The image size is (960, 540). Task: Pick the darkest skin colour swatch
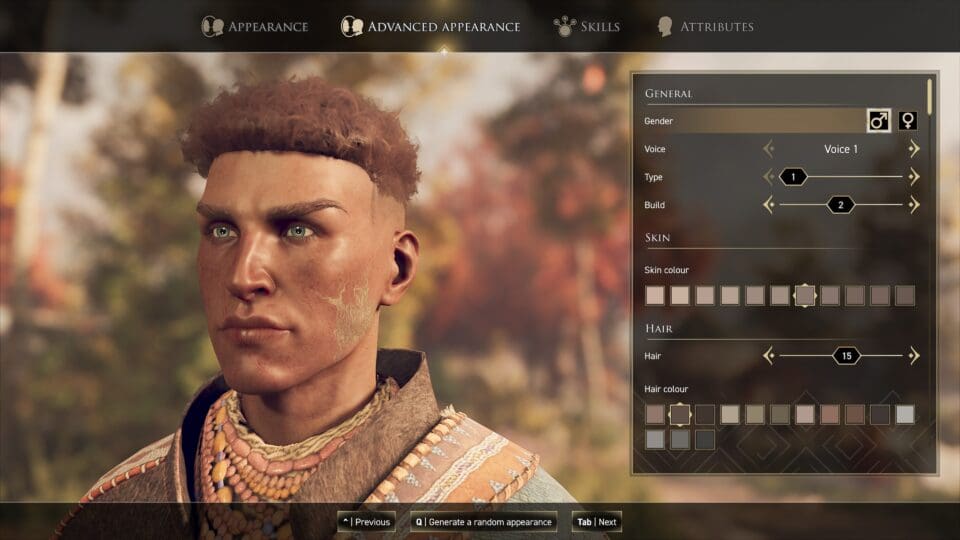(x=905, y=295)
